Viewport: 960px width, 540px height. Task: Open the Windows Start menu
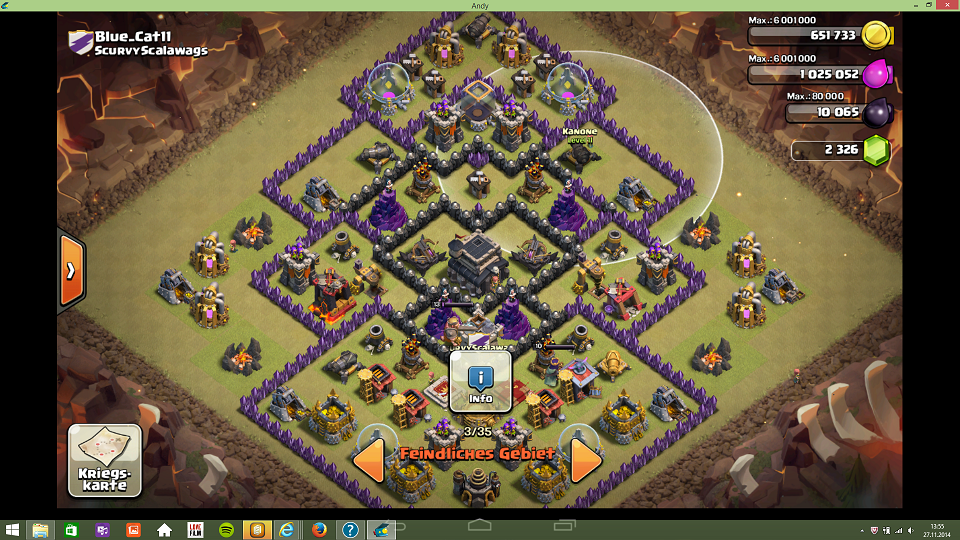13,530
